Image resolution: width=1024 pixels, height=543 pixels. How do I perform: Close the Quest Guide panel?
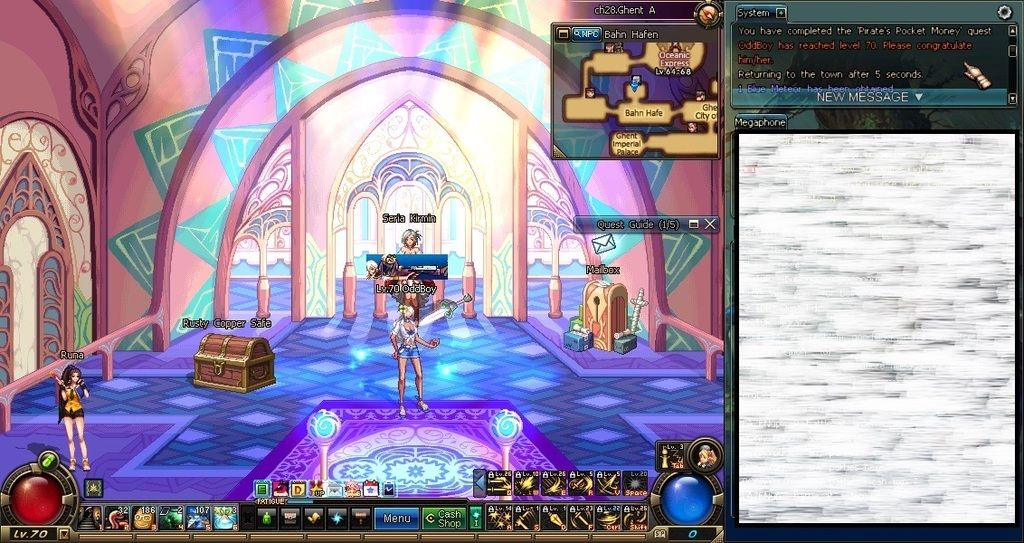click(710, 225)
